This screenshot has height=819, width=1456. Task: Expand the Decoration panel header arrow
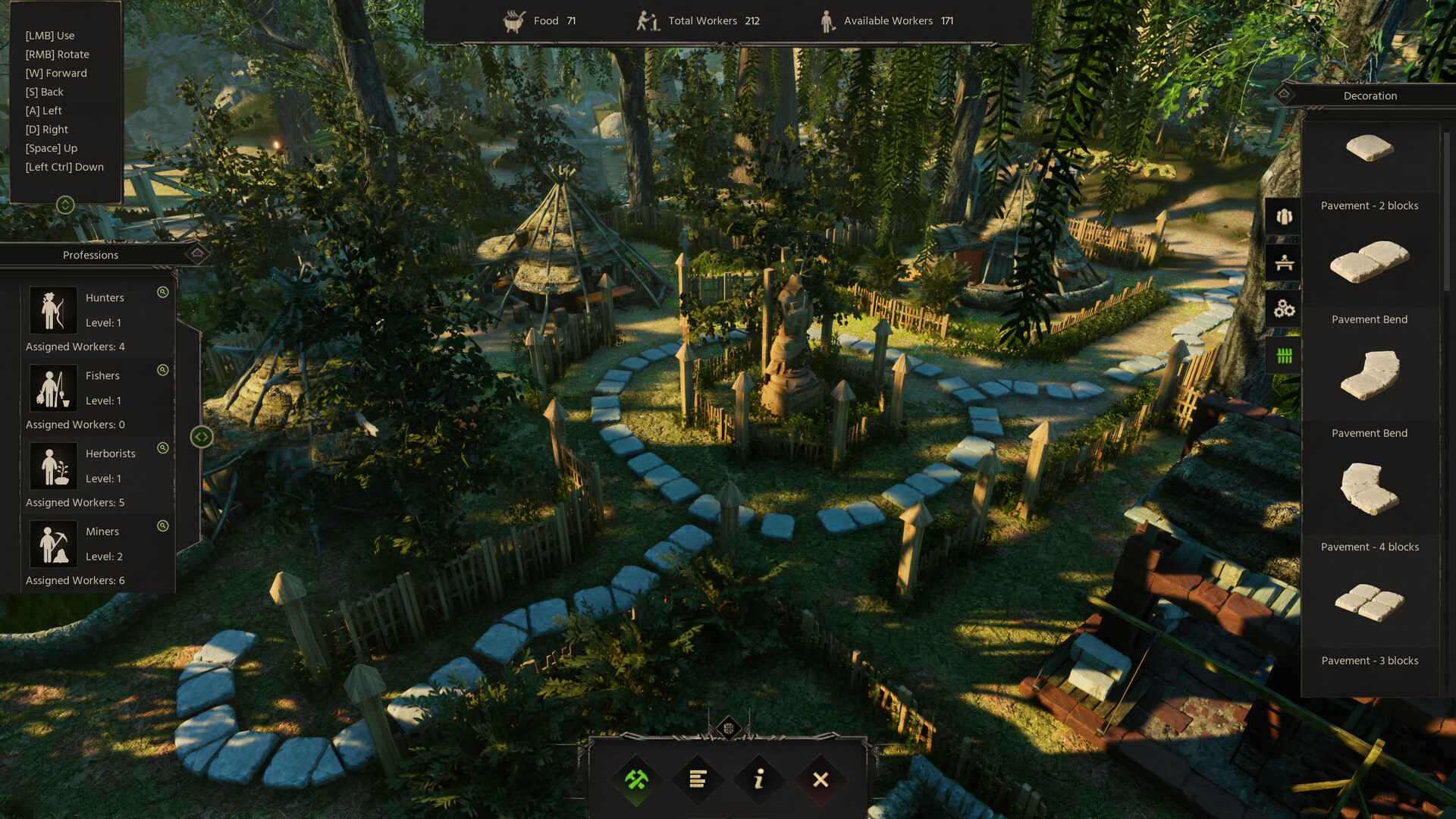click(1285, 94)
